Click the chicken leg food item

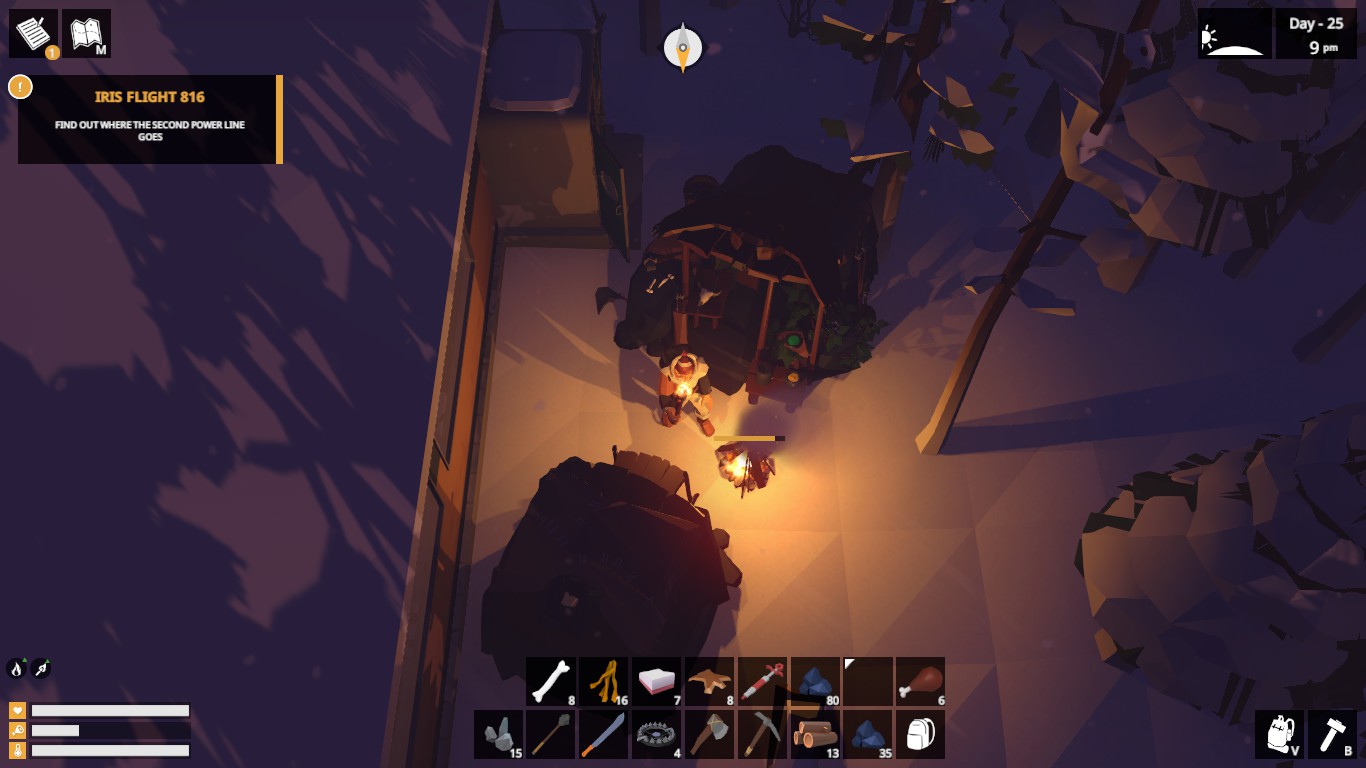point(921,681)
